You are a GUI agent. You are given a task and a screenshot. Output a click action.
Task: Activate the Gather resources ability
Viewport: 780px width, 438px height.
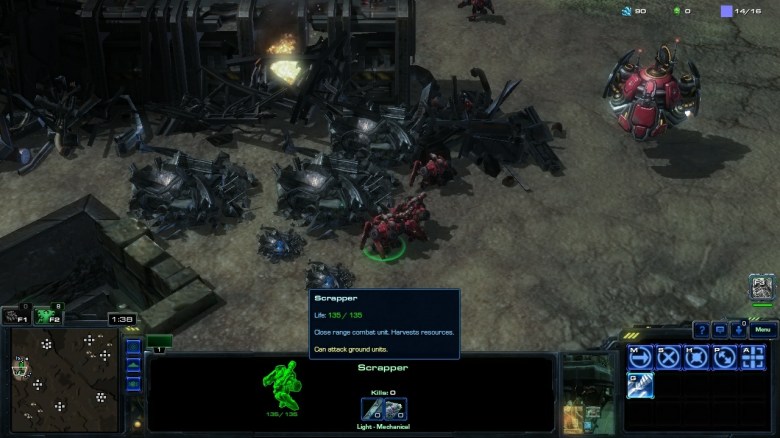640,385
